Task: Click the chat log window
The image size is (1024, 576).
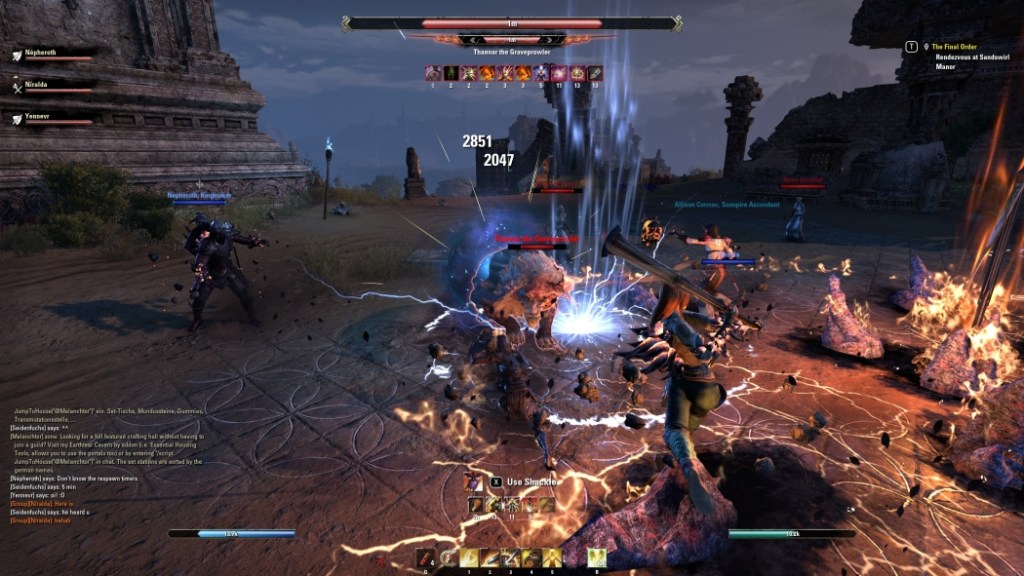Action: [x=105, y=464]
